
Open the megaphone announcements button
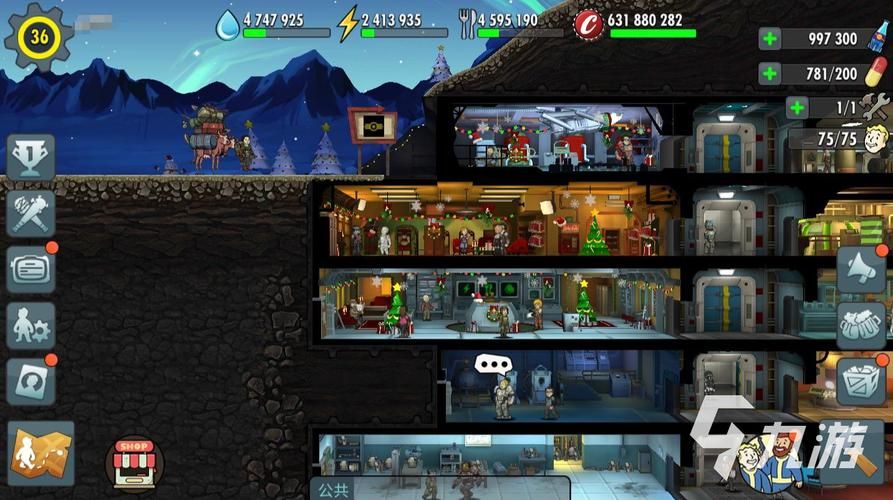861,270
